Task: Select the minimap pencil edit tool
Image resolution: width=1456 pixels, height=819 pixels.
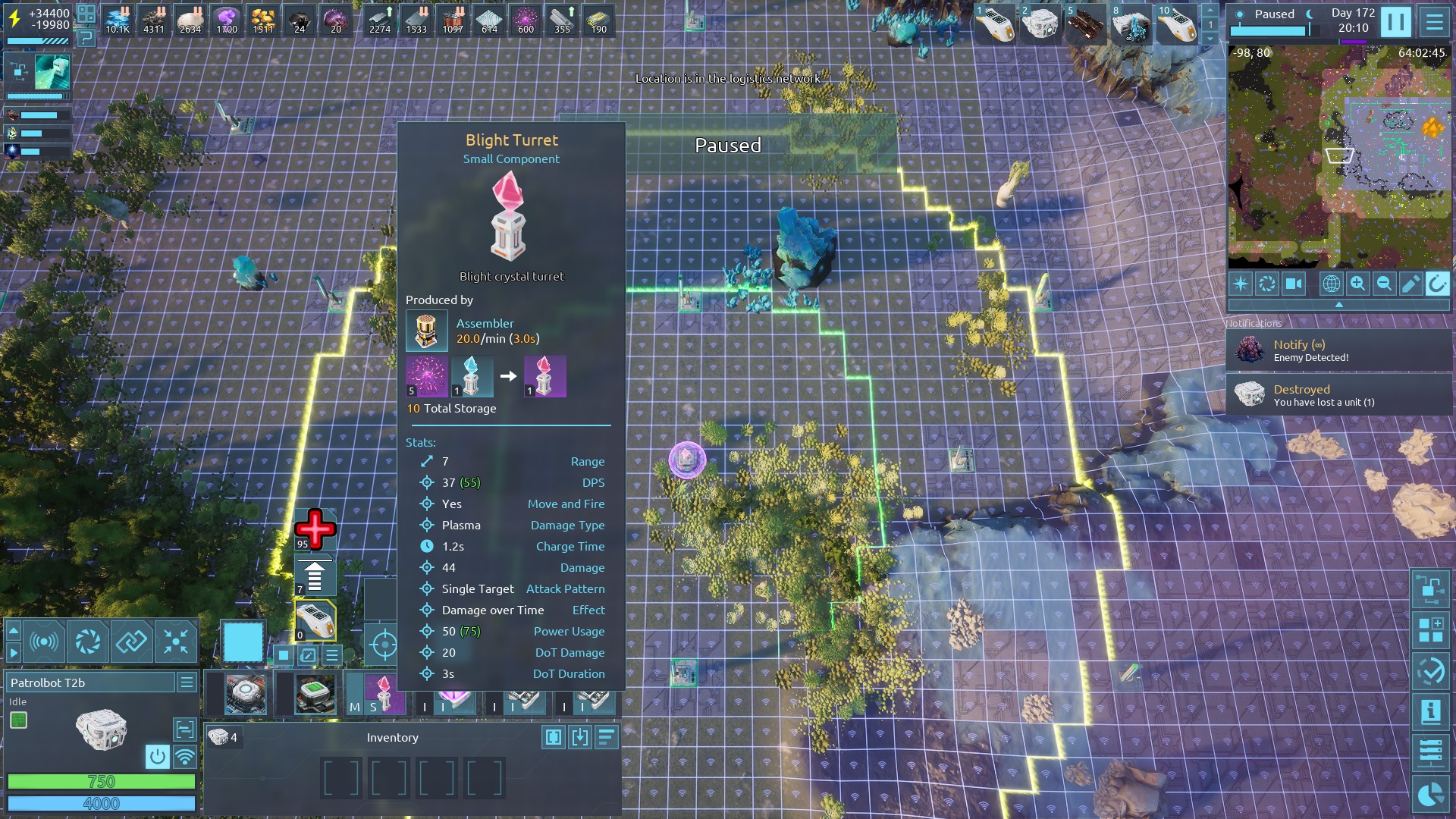Action: coord(1410,284)
